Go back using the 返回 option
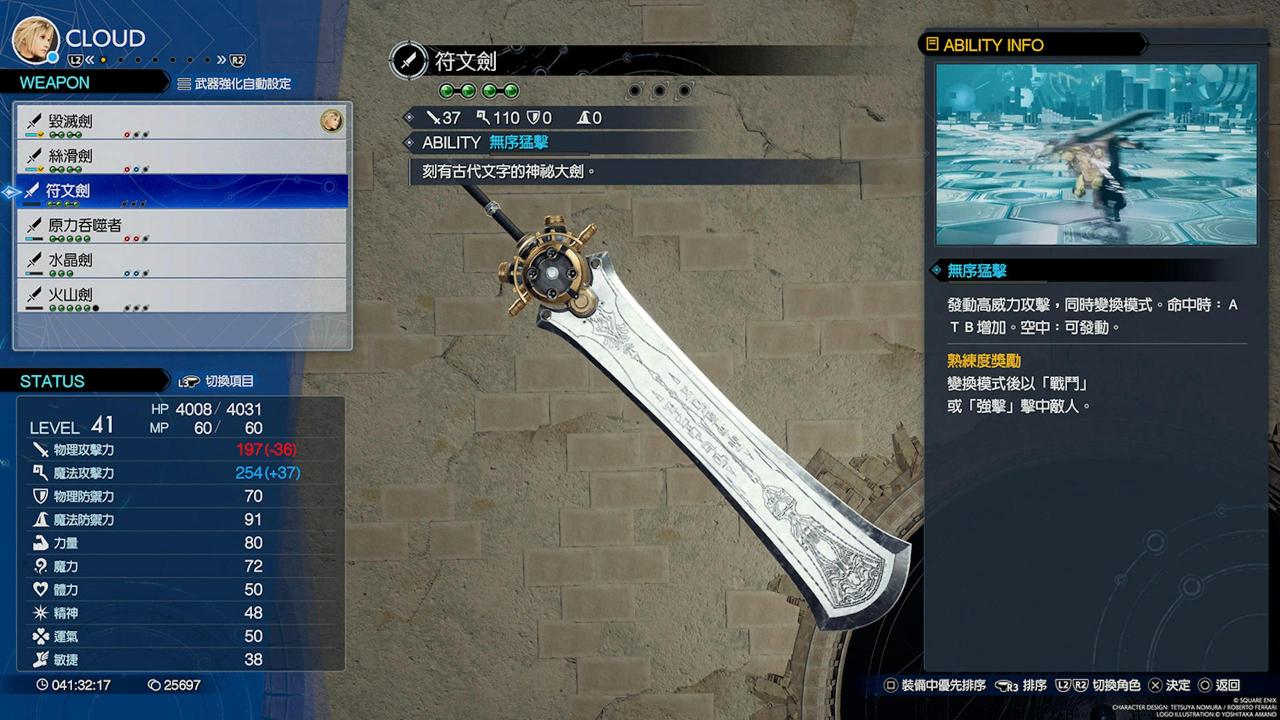 point(1219,686)
